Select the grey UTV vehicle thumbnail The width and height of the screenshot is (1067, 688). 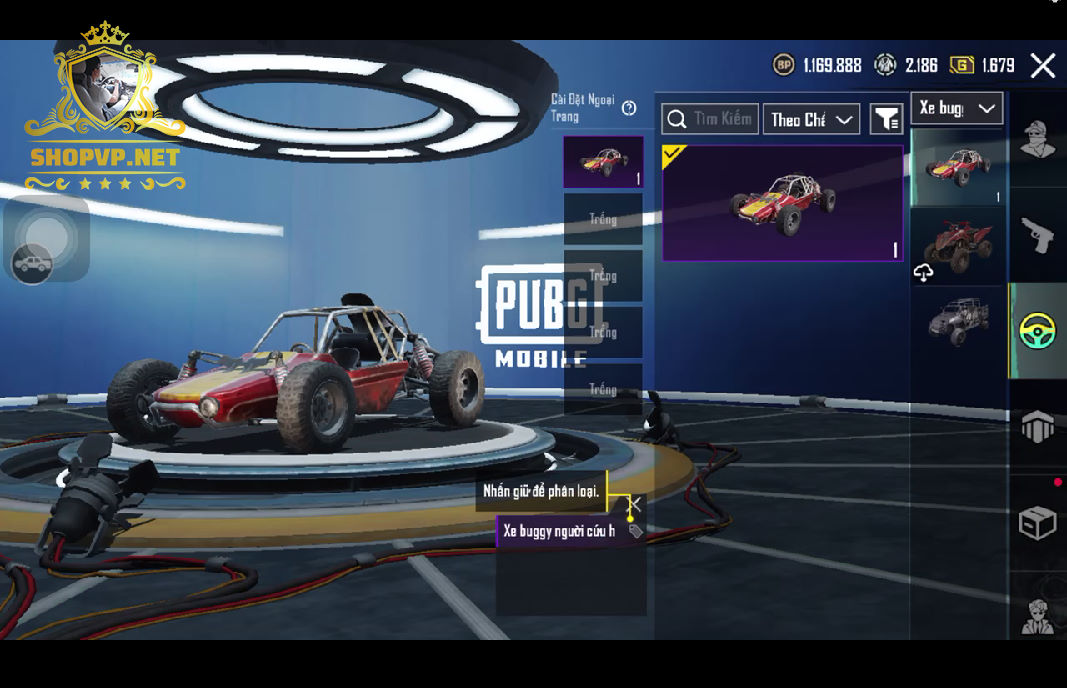957,321
